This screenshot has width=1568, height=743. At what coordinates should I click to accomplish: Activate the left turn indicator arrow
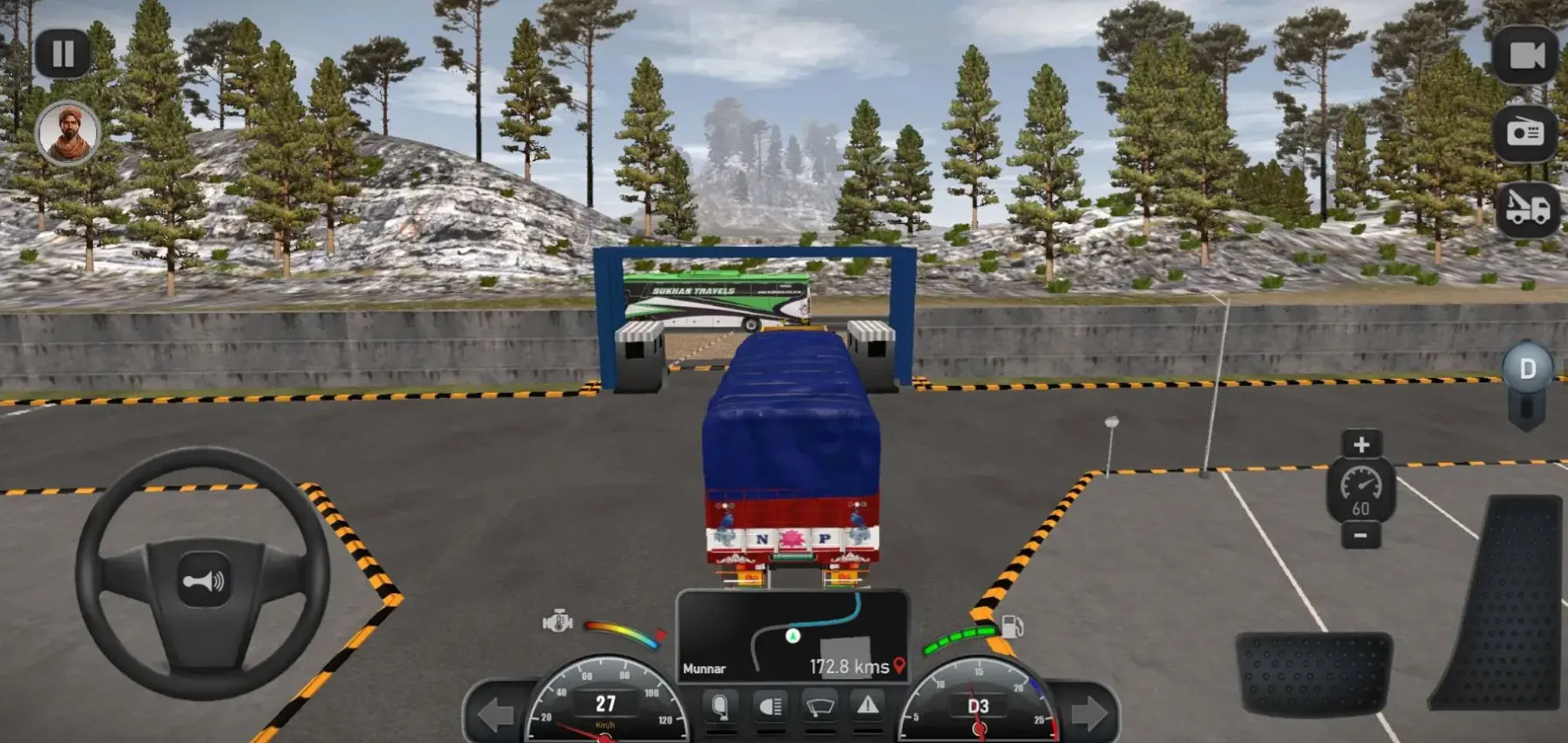(x=495, y=714)
